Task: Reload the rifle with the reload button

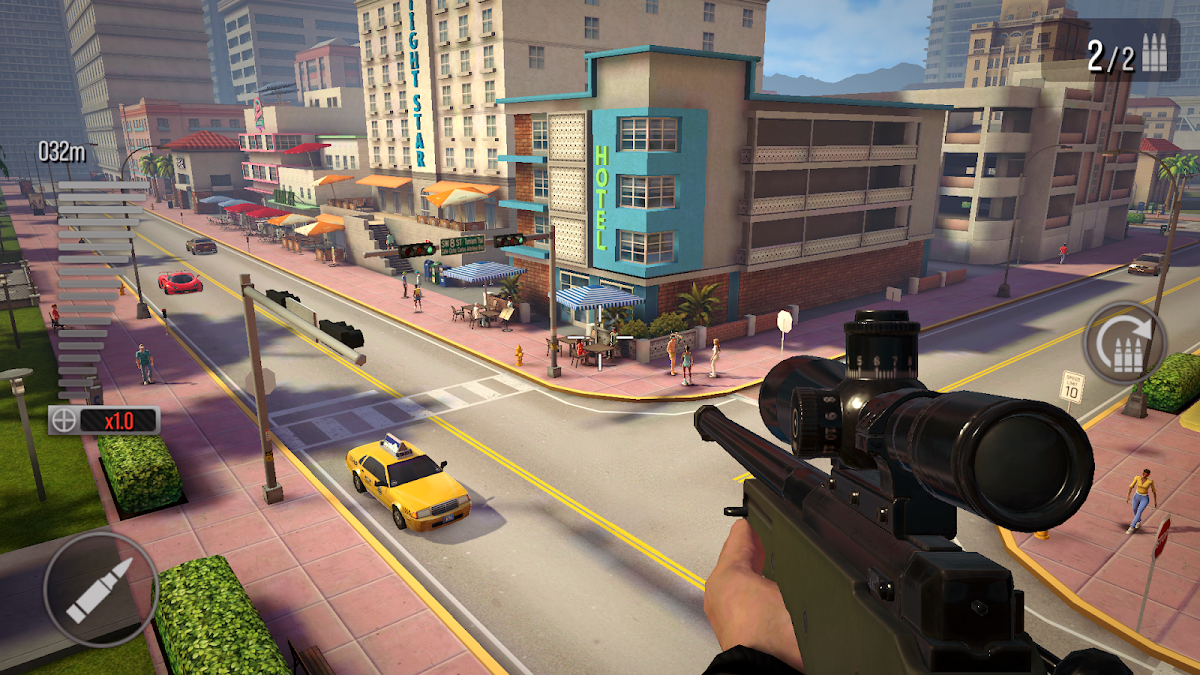Action: pos(1125,343)
